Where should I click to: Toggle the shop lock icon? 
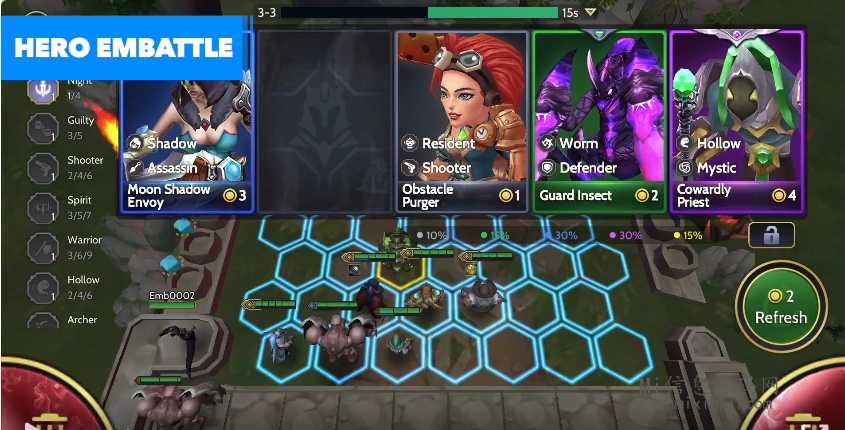(771, 236)
